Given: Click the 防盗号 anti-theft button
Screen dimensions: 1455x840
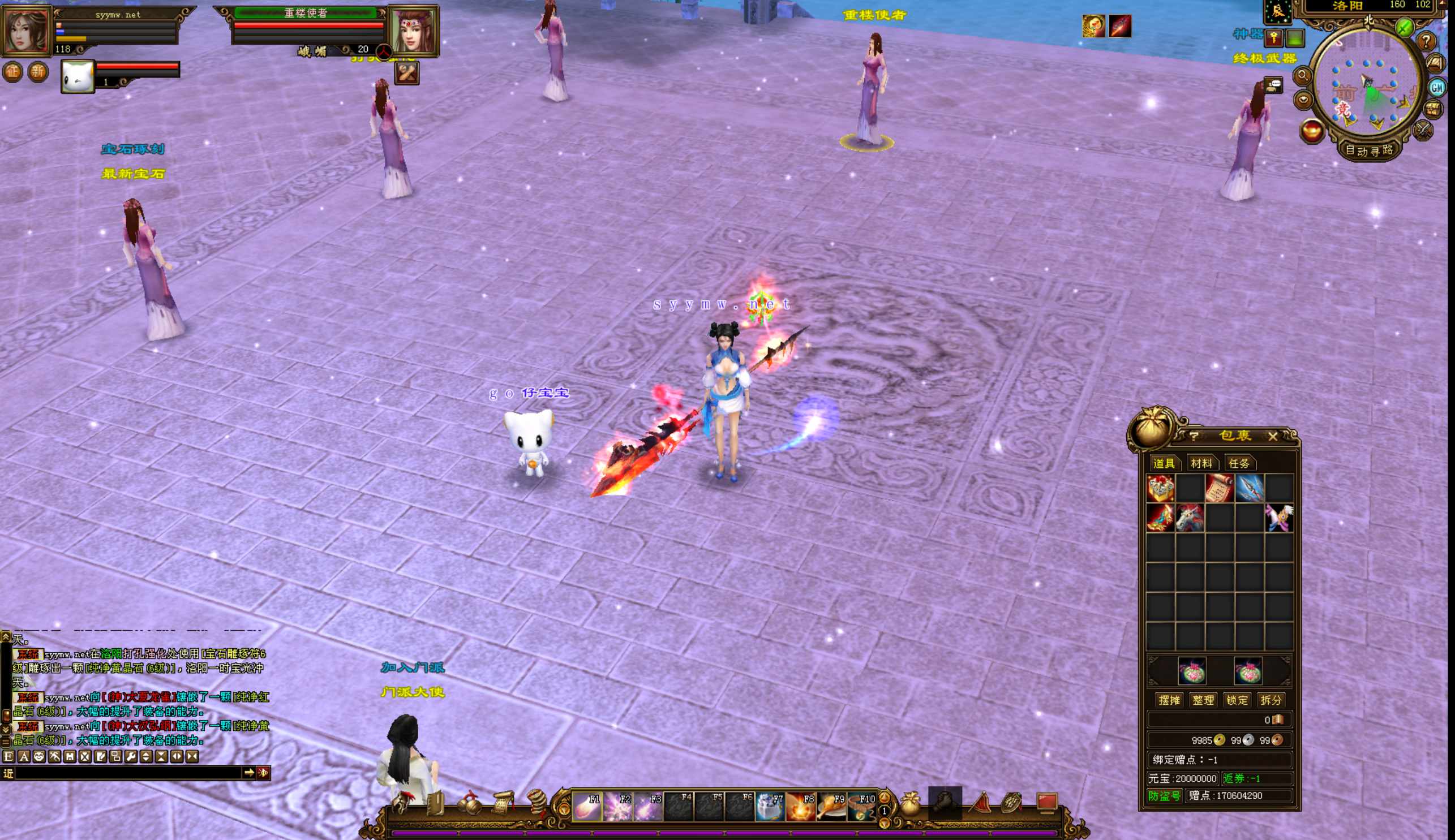Looking at the screenshot, I should (1164, 795).
